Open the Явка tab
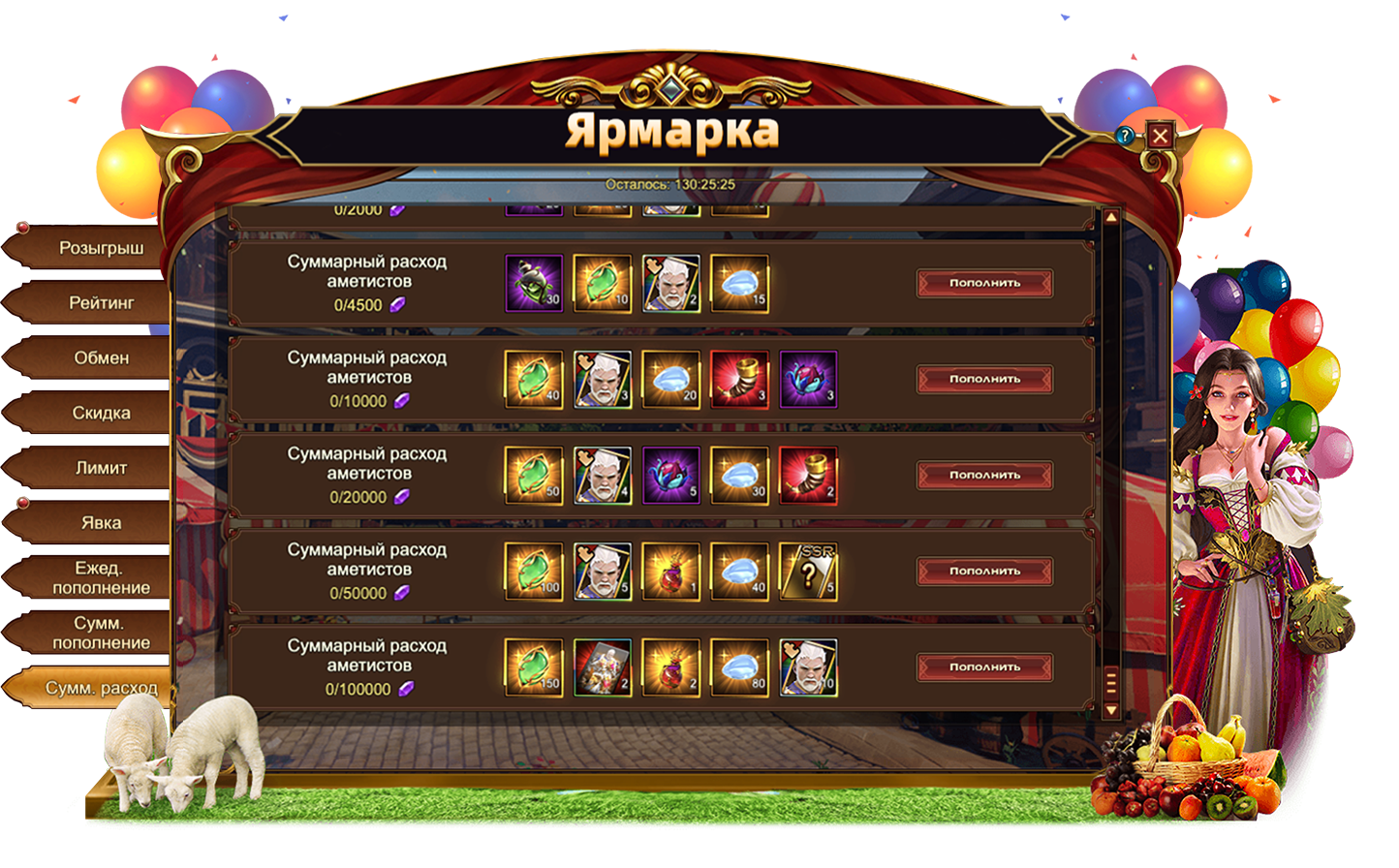This screenshot has width=1399, height=868. click(100, 523)
